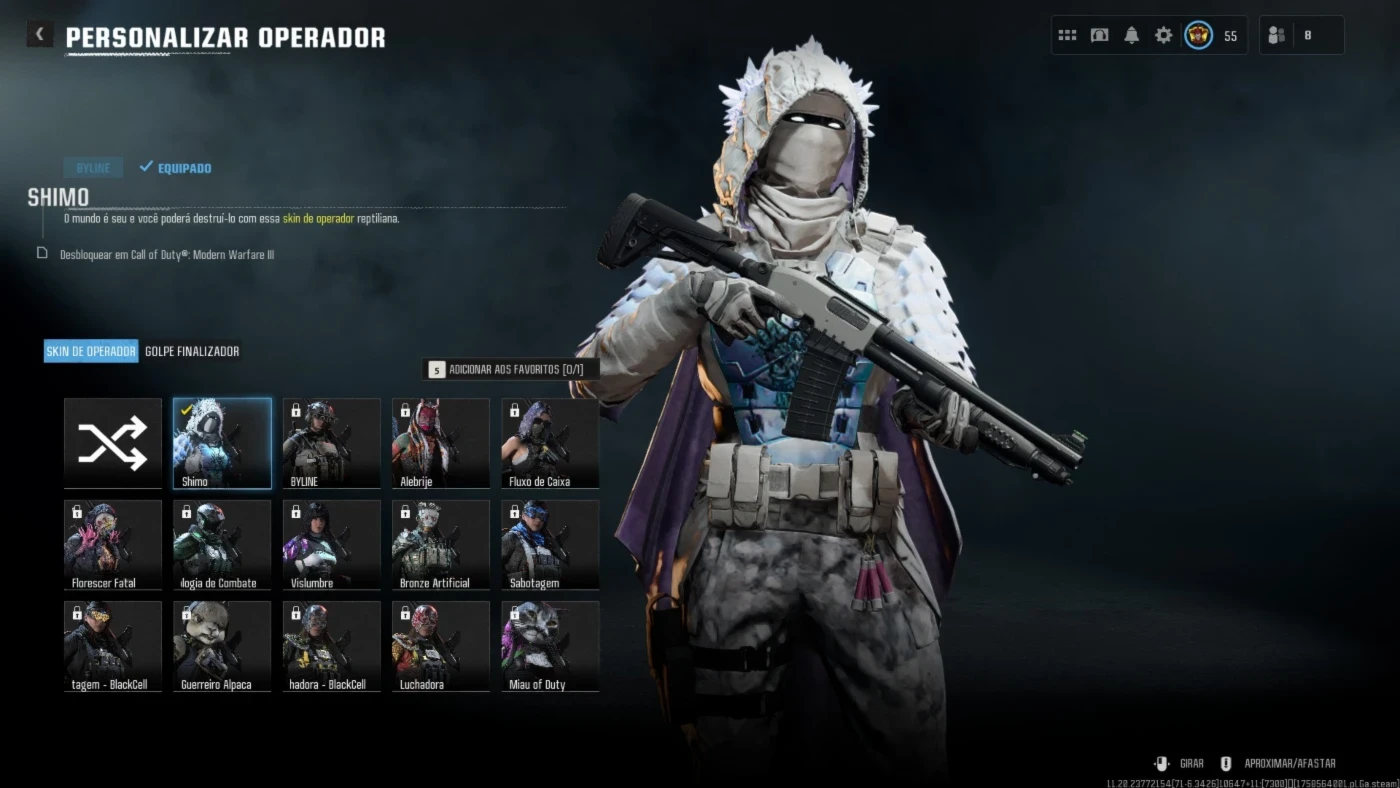Viewport: 1400px width, 788px height.
Task: Click the BYLINE operator label
Action: pos(93,168)
